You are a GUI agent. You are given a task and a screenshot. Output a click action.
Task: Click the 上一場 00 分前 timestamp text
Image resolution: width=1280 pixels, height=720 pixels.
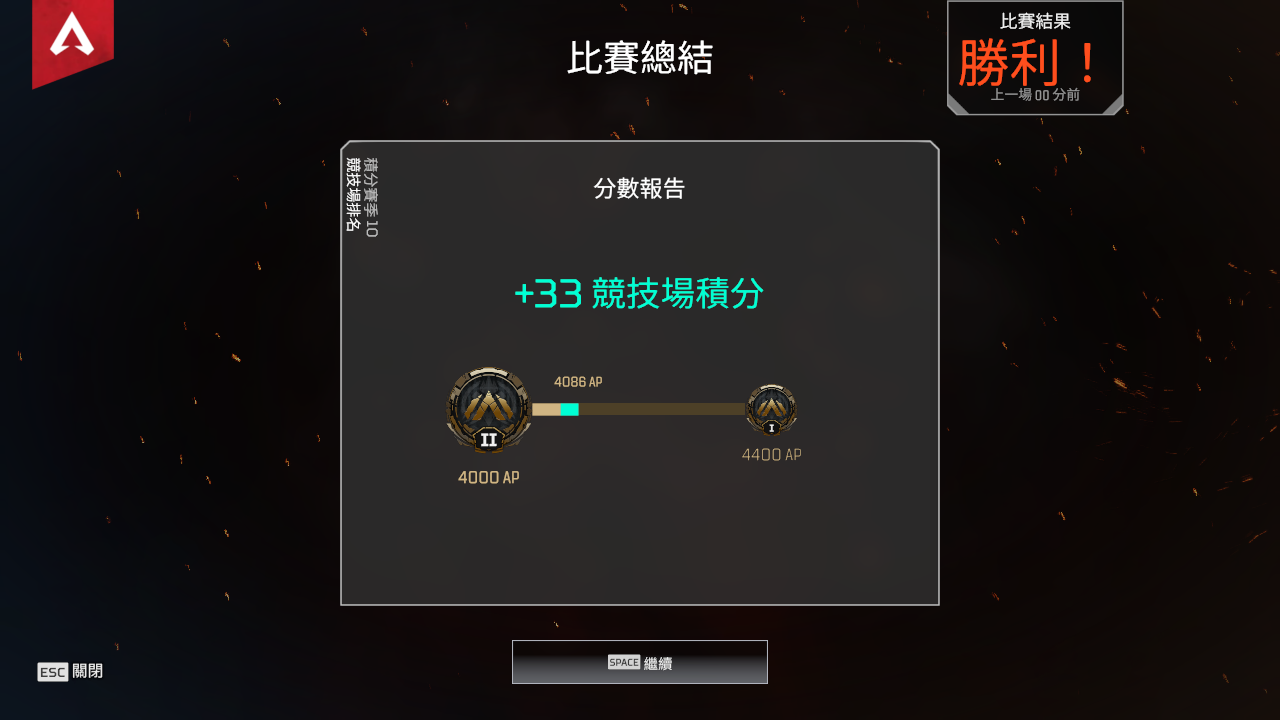[x=1034, y=95]
